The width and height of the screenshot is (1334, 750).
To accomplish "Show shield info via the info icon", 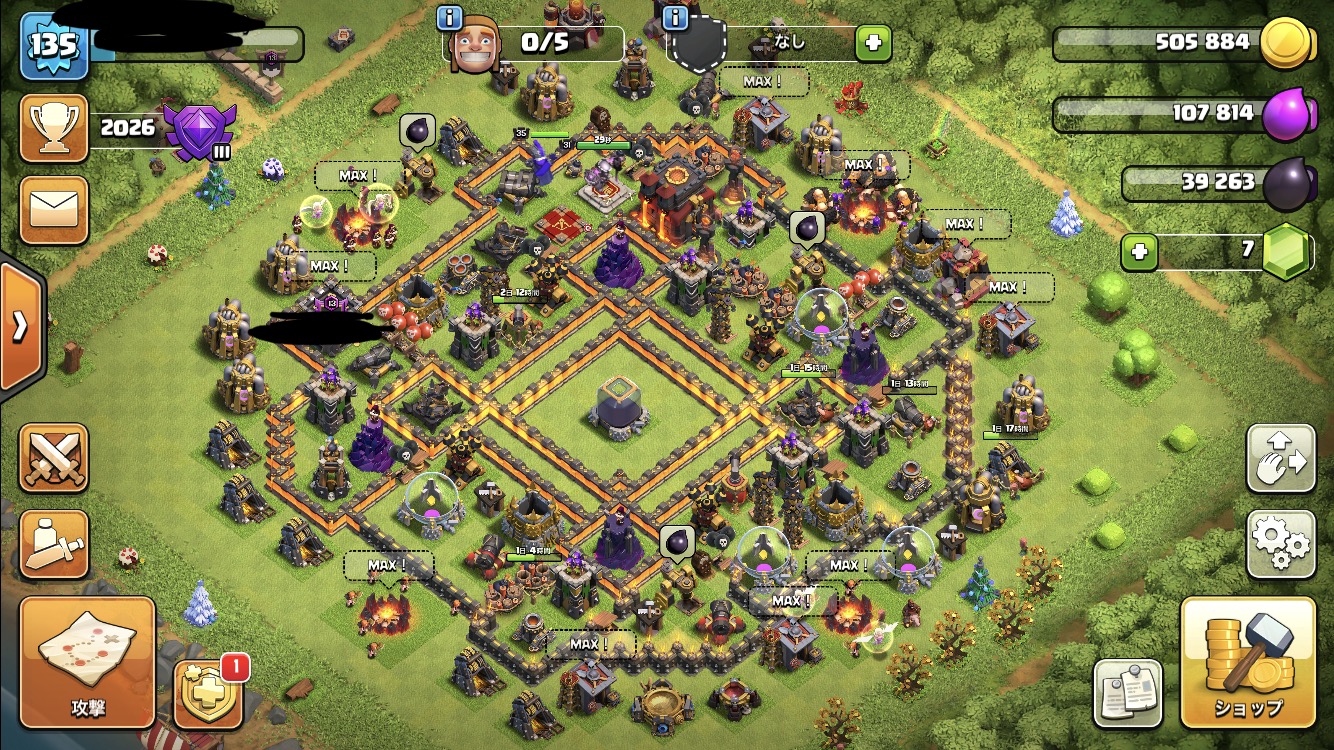I will click(675, 17).
